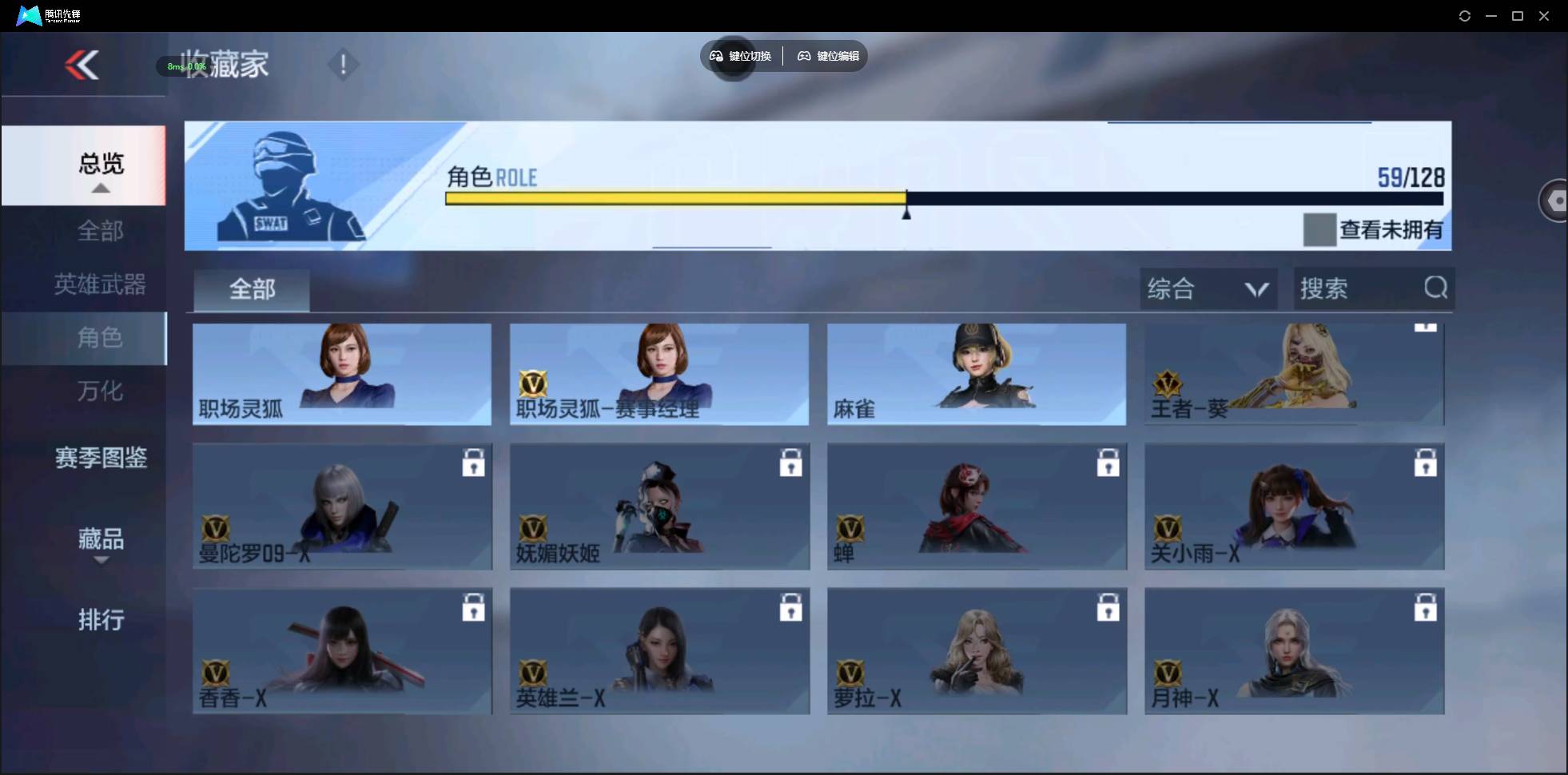Select the 英雄武器 category

[x=100, y=284]
